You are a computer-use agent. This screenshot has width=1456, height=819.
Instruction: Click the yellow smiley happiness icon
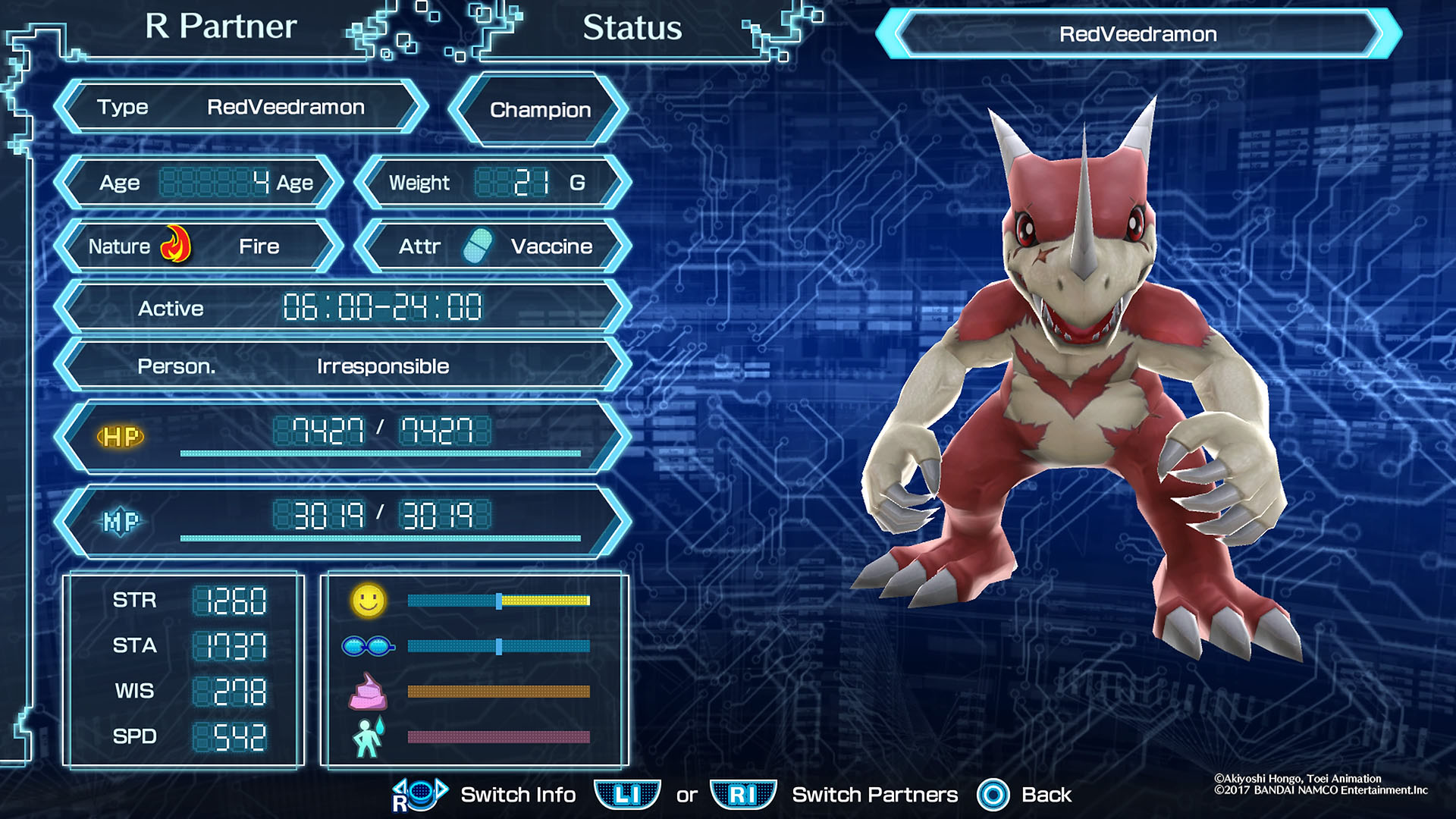(x=369, y=601)
